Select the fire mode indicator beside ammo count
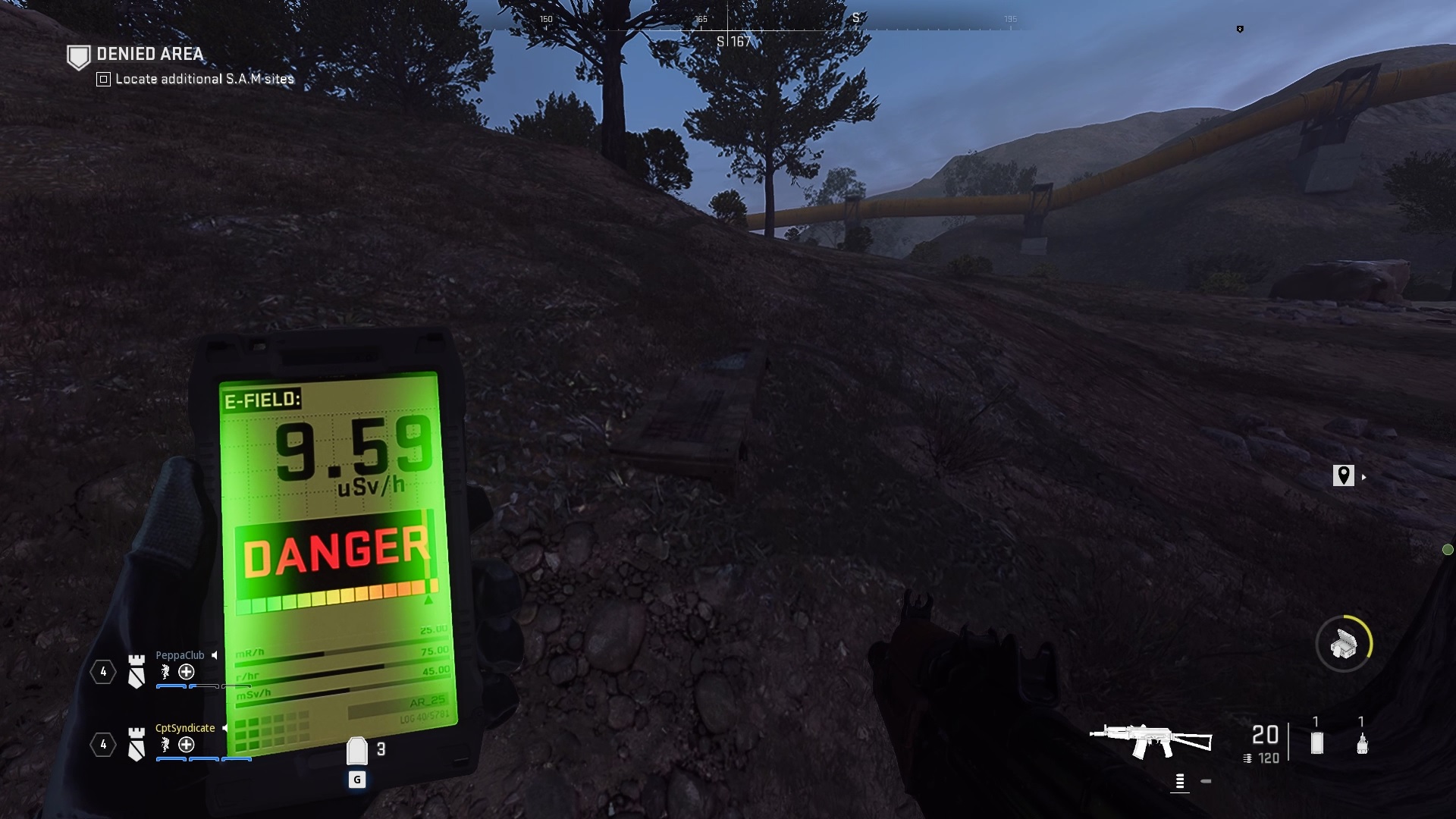The image size is (1456, 819). click(1180, 781)
